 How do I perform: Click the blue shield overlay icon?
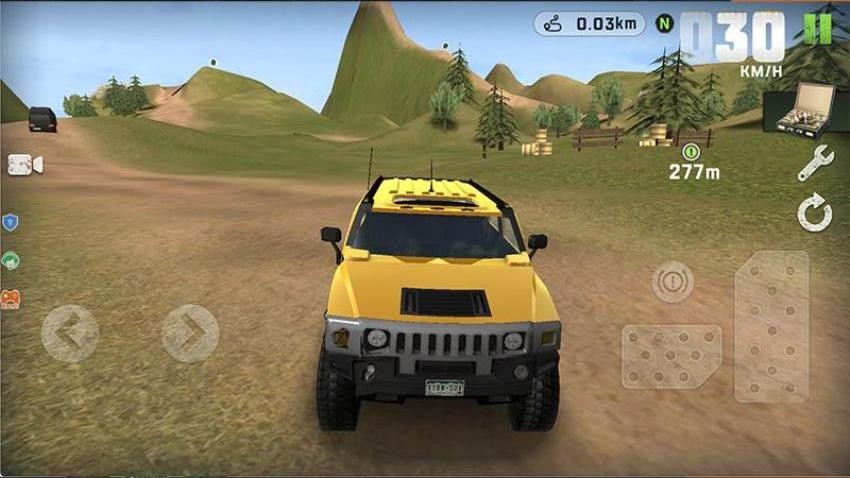point(10,223)
